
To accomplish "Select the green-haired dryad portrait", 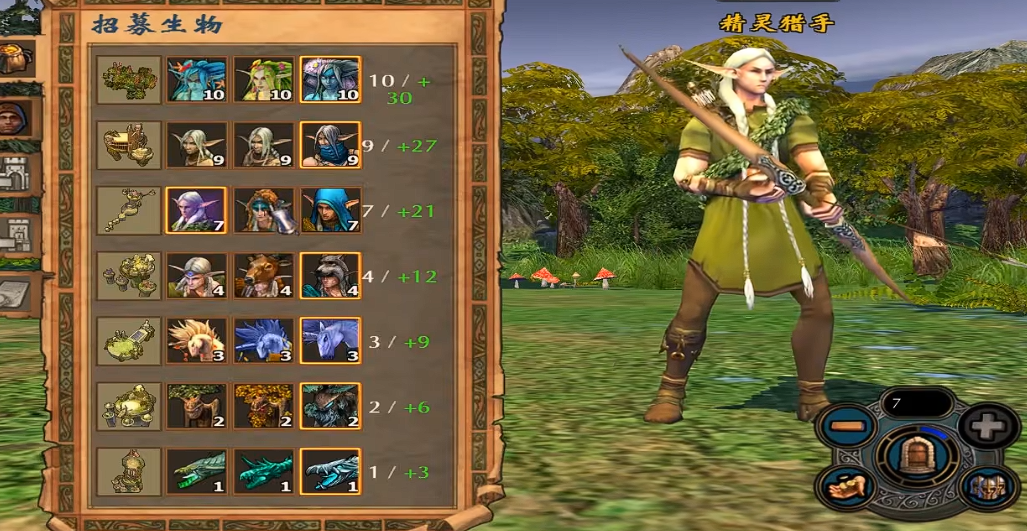I will (x=263, y=80).
